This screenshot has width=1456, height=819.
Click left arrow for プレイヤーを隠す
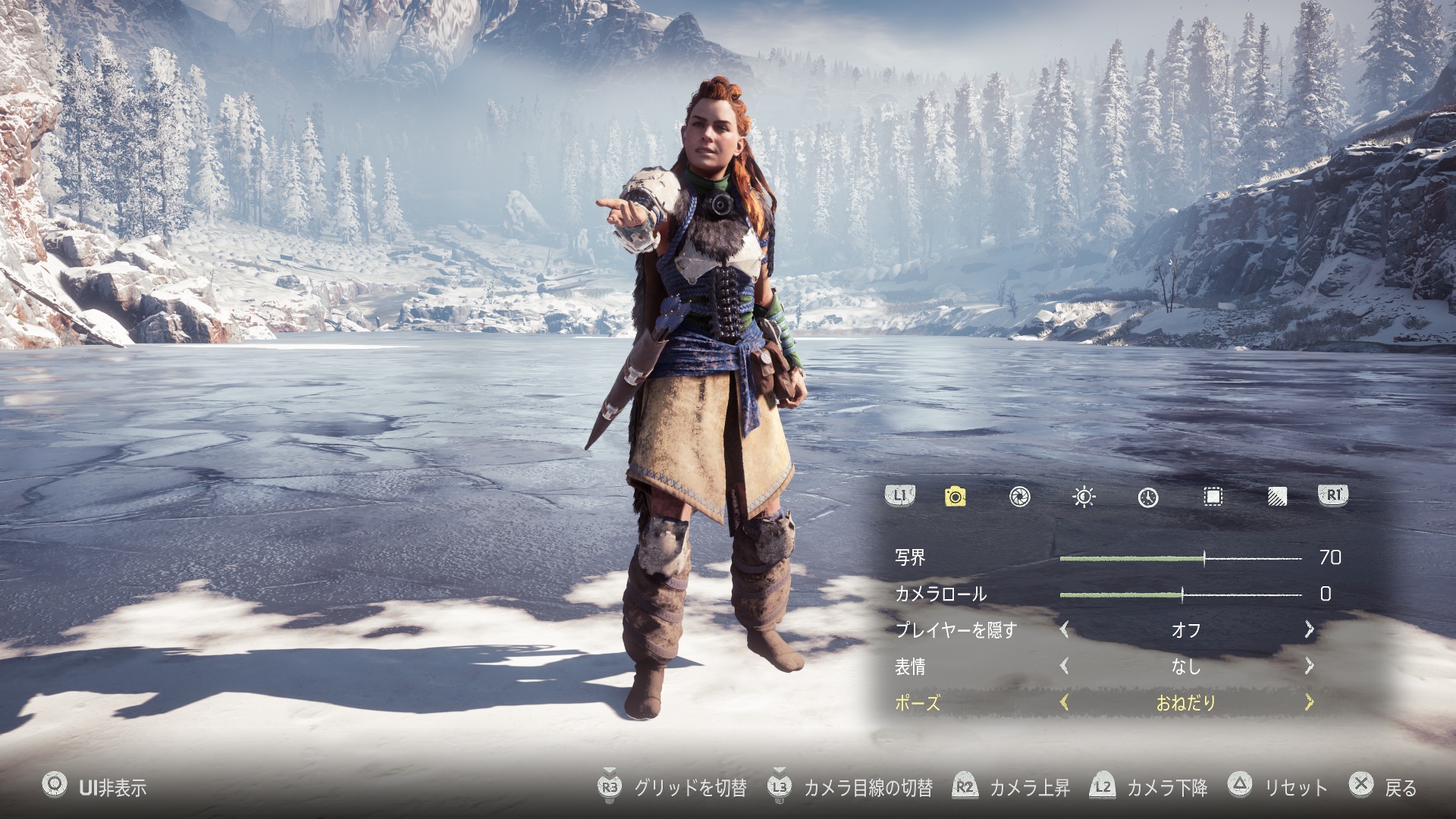click(x=1065, y=629)
